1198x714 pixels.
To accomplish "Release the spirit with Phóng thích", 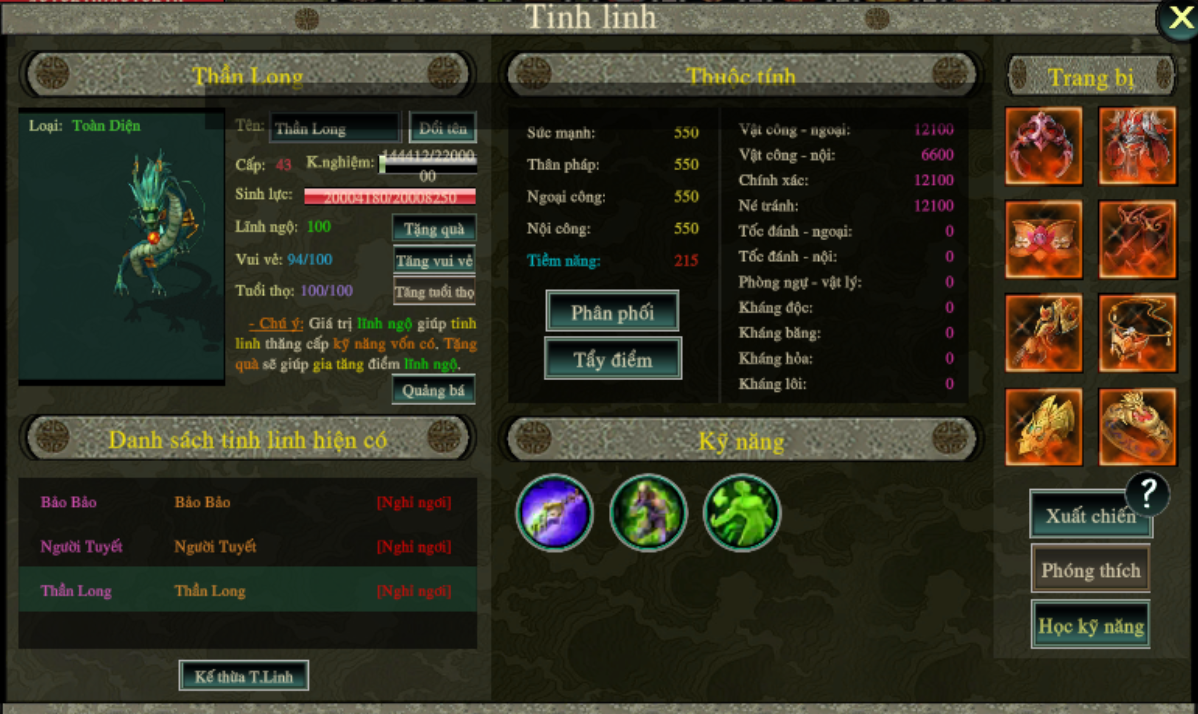I will click(1090, 570).
